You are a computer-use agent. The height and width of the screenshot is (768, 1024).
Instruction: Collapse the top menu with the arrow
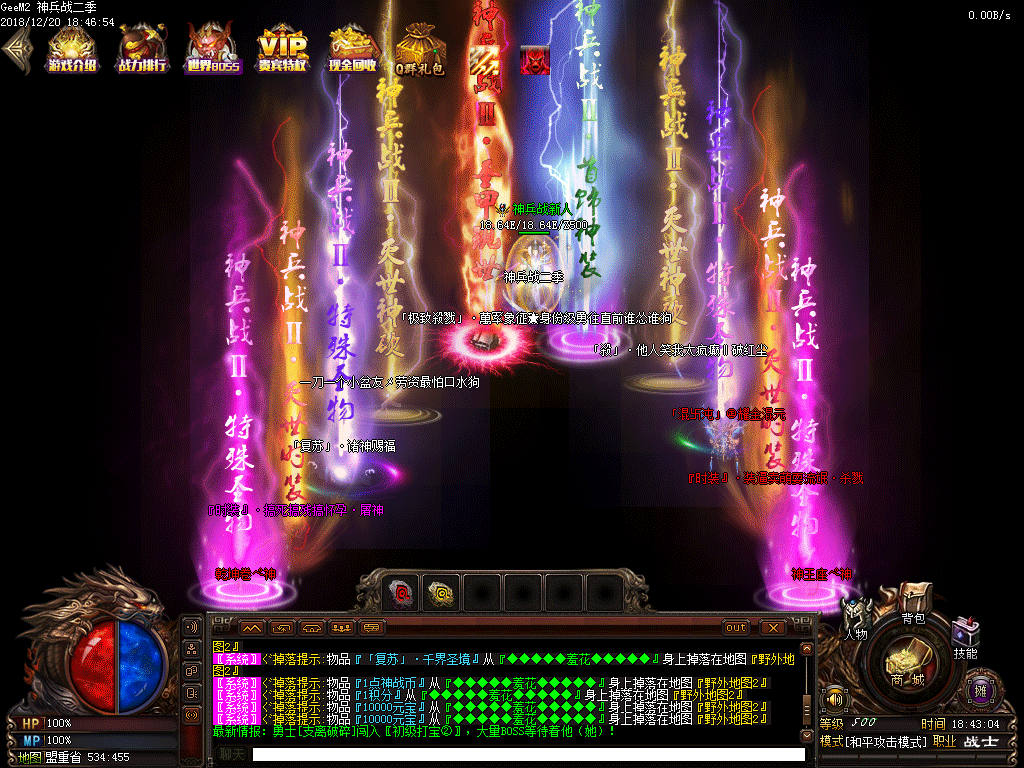coord(16,50)
